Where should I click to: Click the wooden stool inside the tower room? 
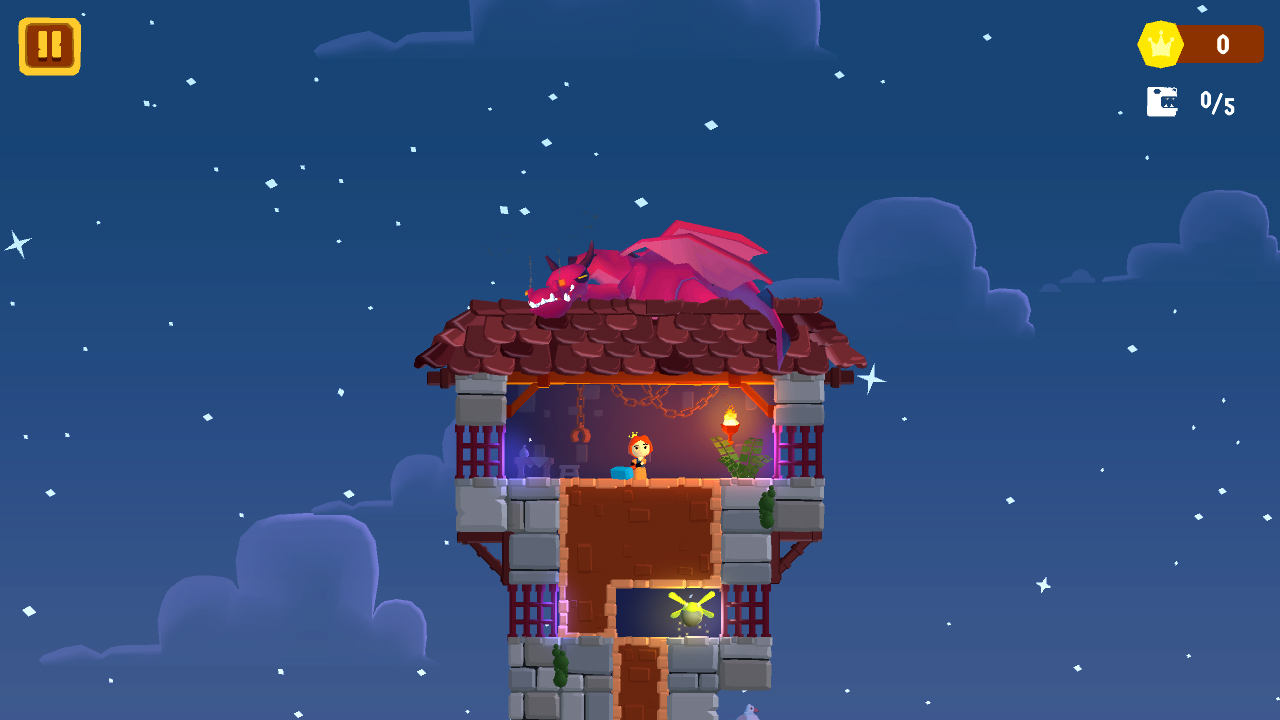(569, 468)
